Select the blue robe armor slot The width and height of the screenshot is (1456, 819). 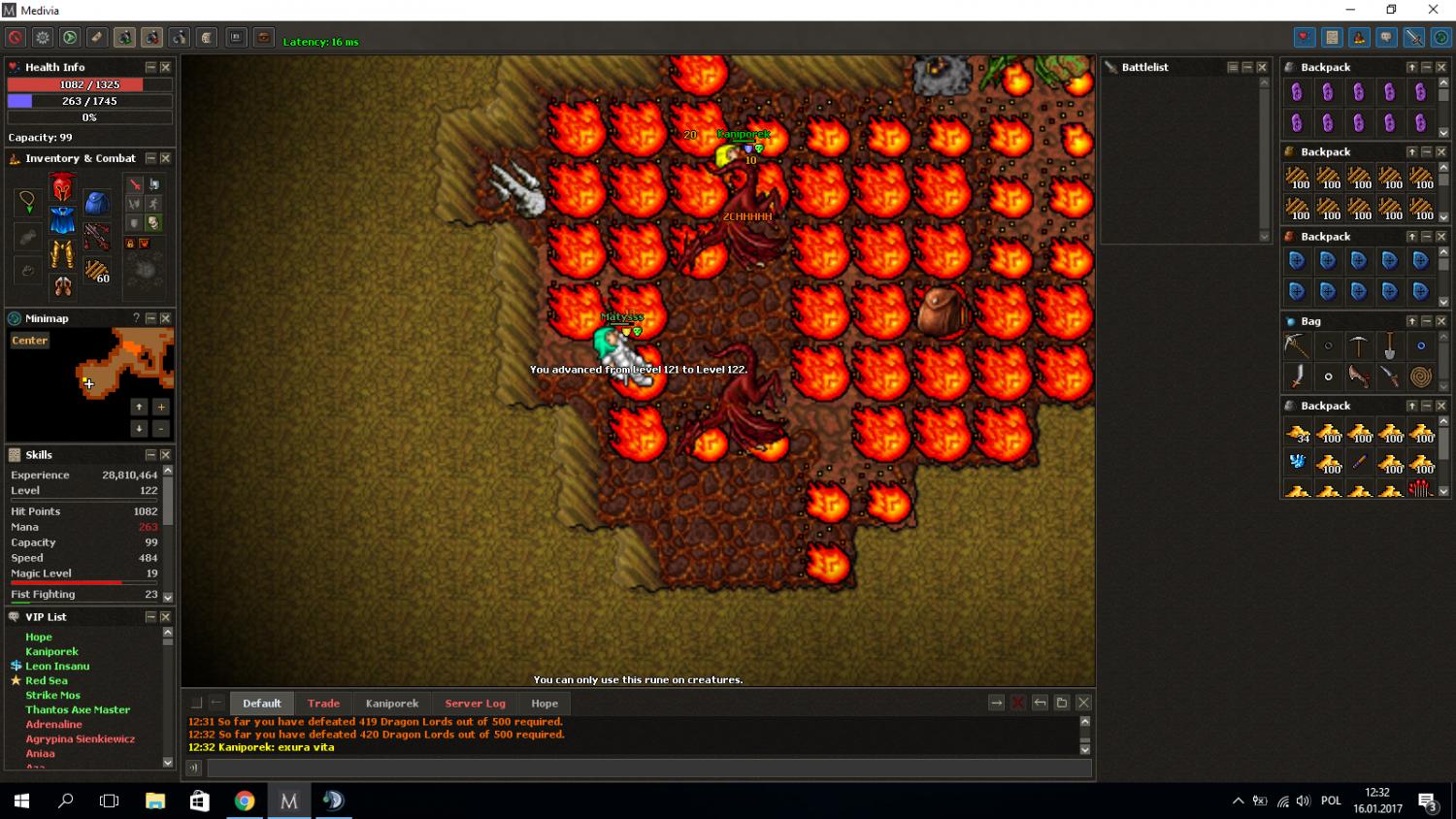pos(62,220)
